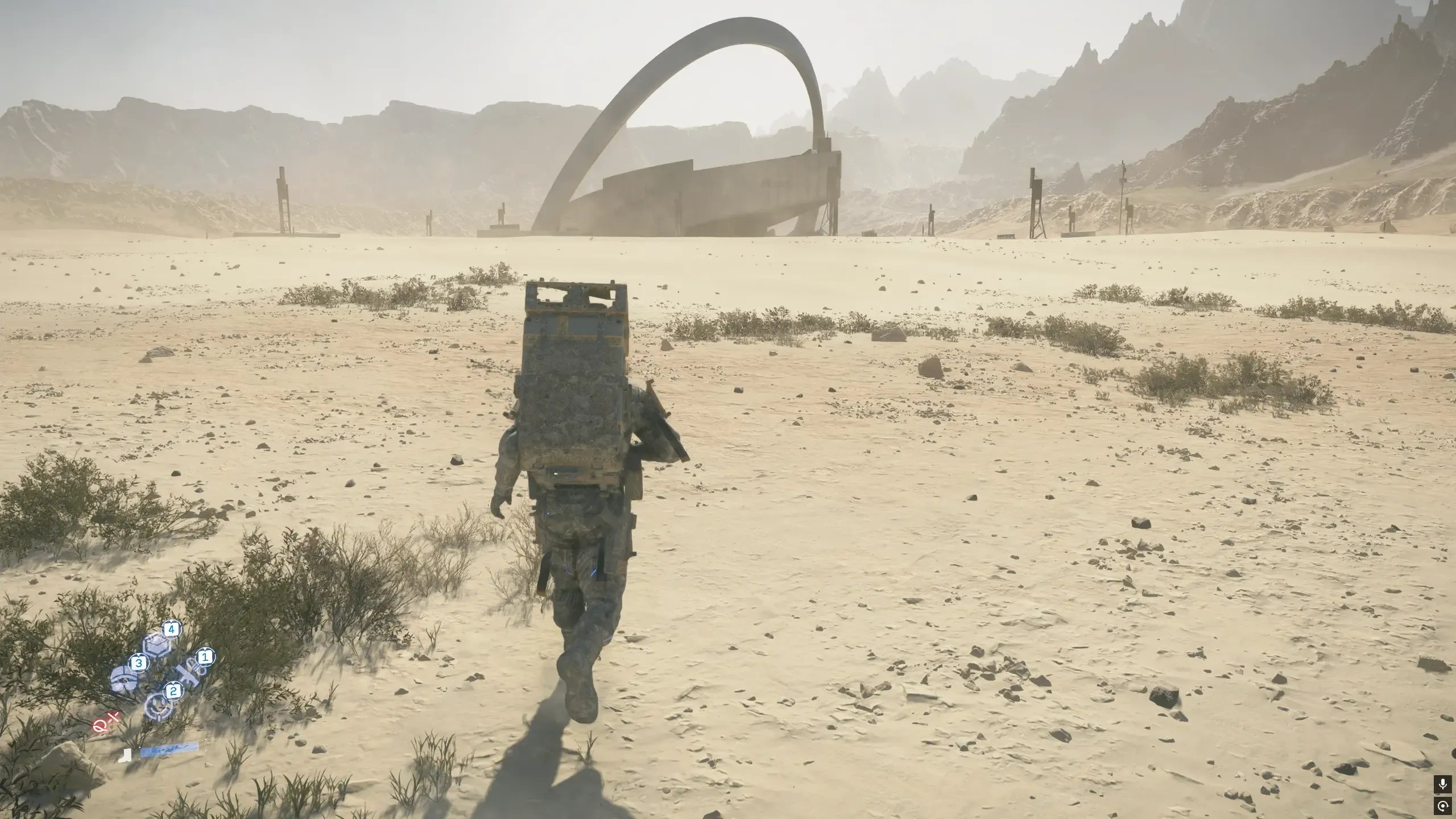Expand quick slot 2 via its top chevron

[x=174, y=684]
